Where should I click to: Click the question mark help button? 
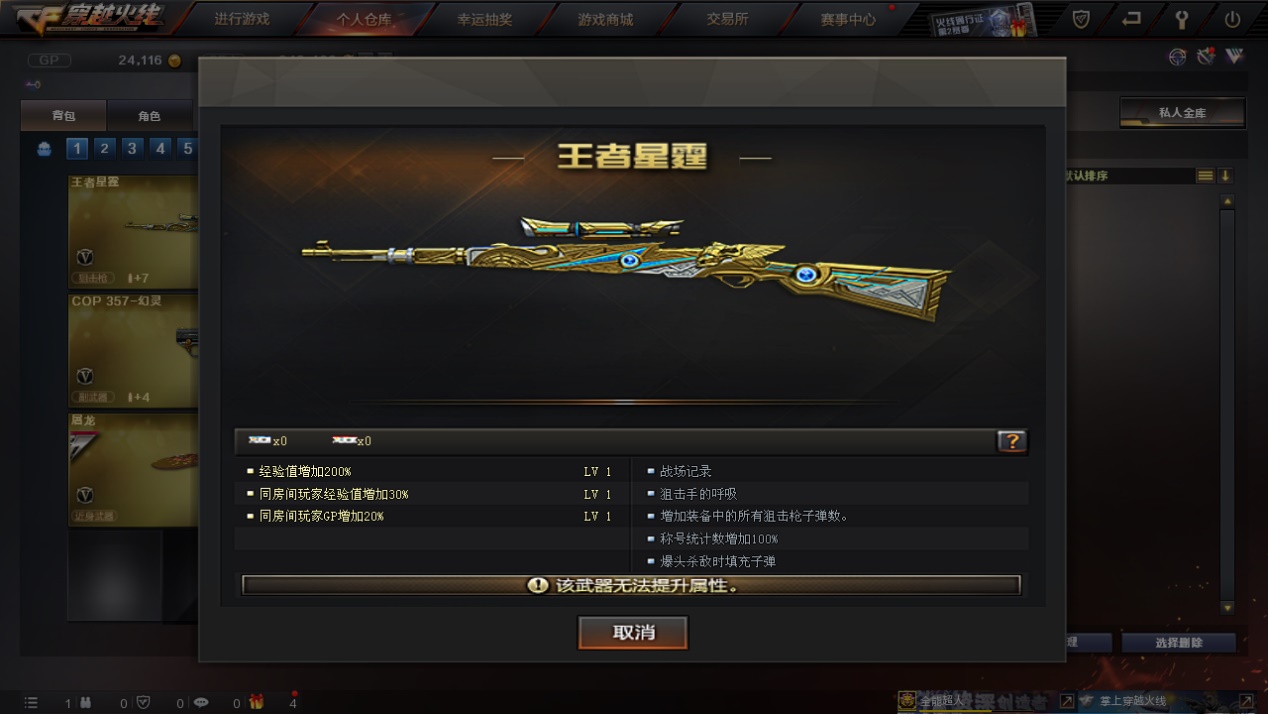pos(1011,441)
